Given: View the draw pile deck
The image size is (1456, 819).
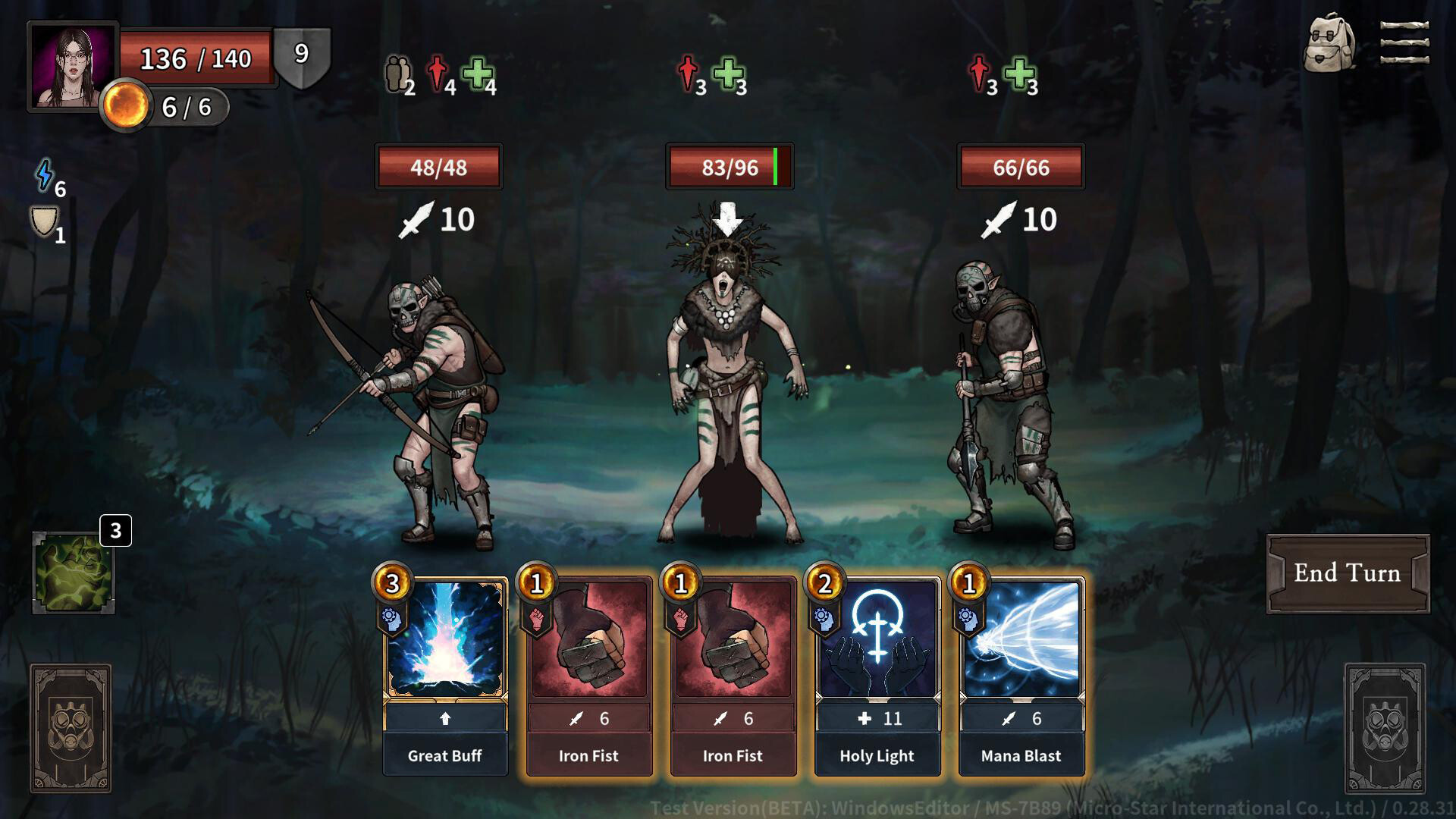Looking at the screenshot, I should [x=71, y=728].
